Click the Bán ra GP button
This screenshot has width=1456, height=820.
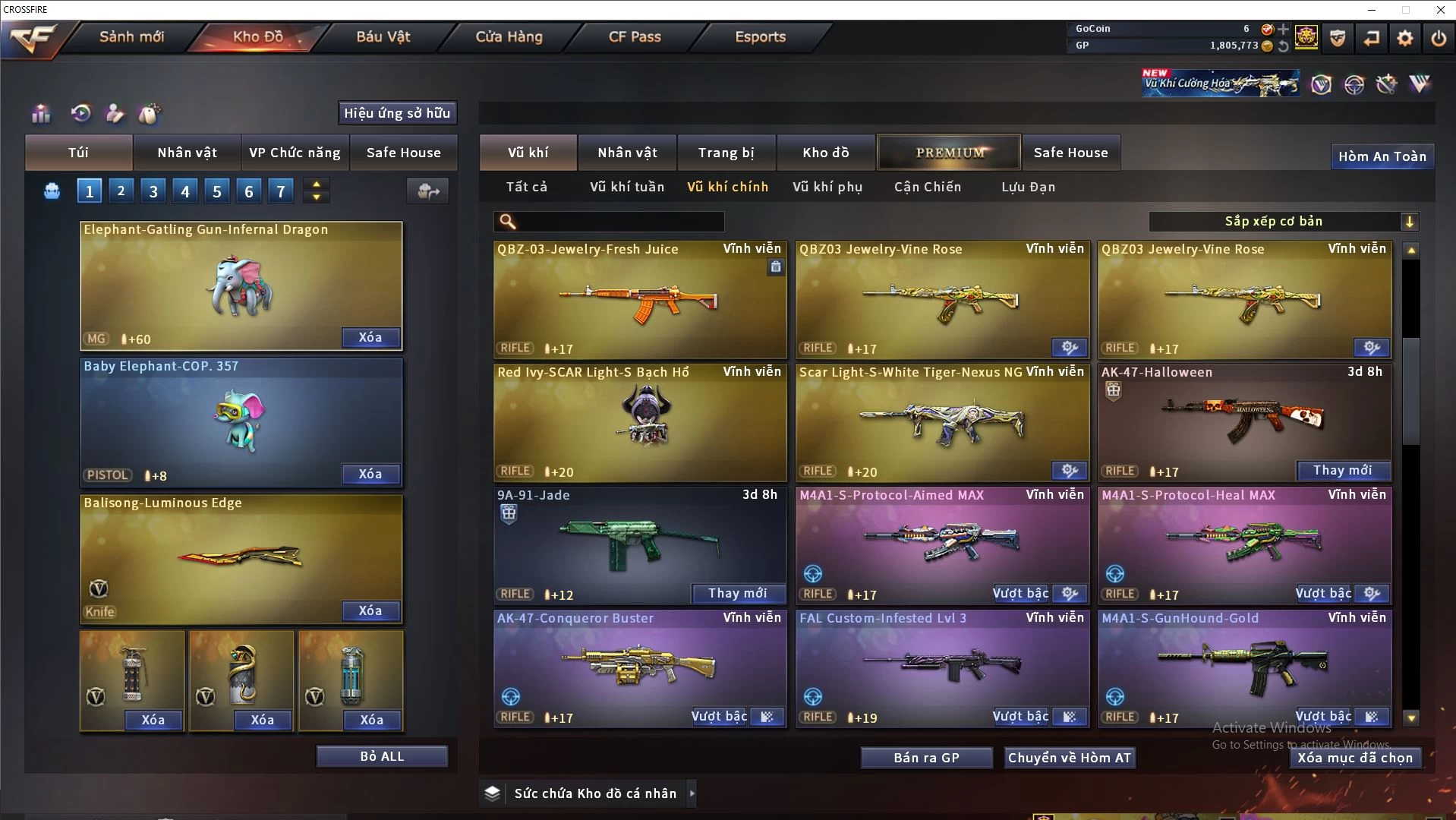coord(926,758)
